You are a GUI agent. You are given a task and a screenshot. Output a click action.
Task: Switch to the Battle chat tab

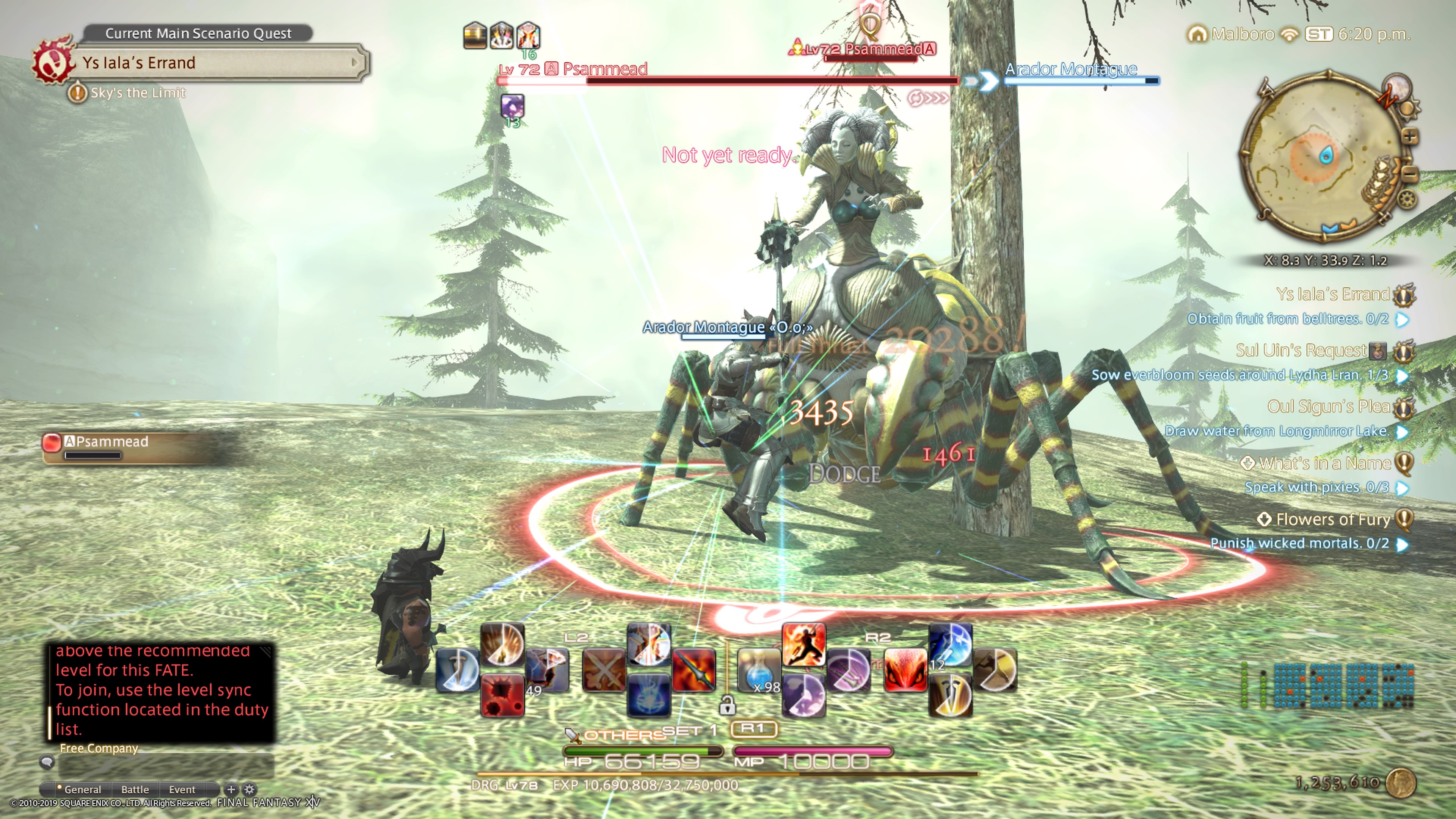(x=135, y=789)
